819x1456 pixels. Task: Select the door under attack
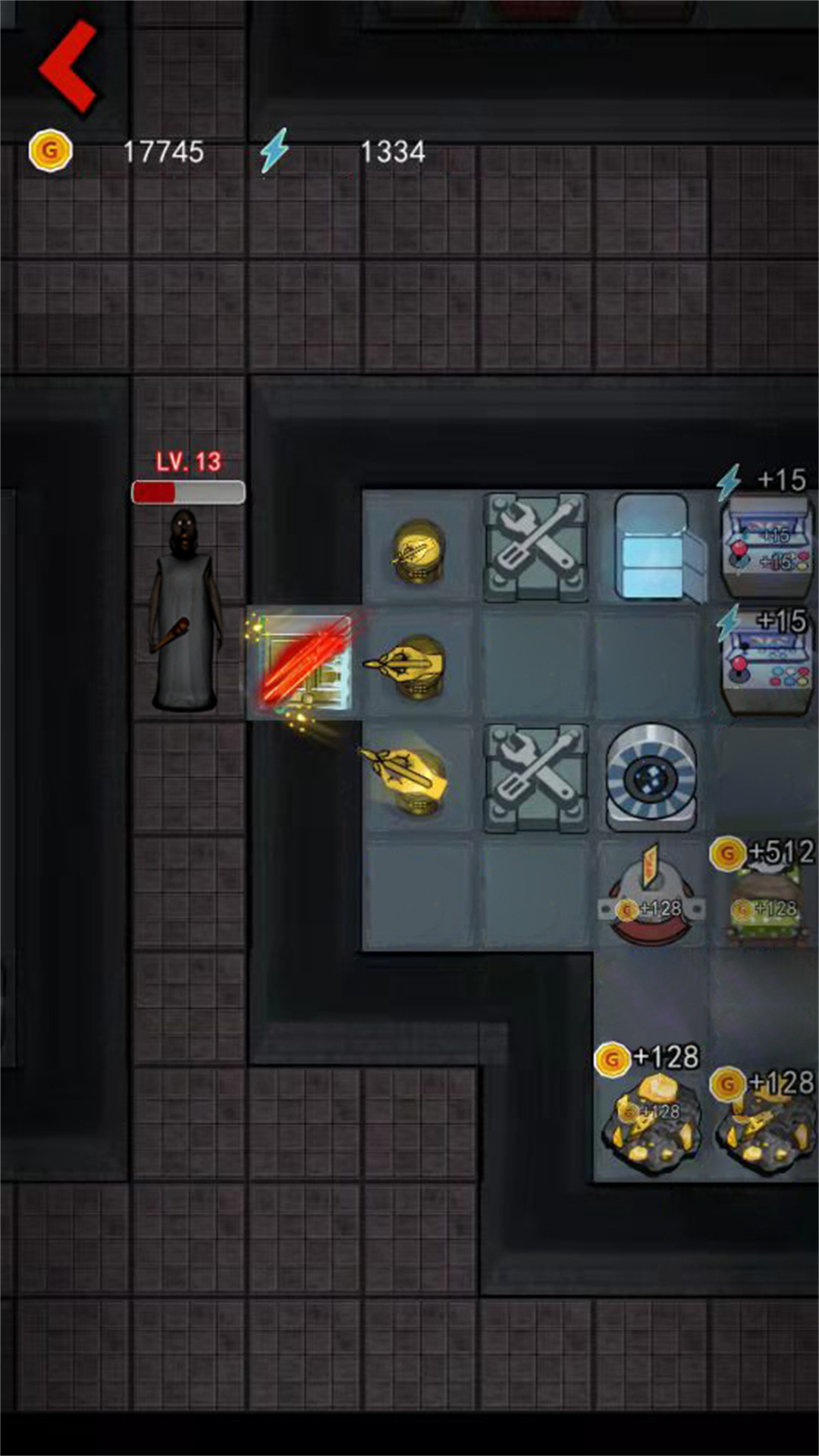pos(304,664)
